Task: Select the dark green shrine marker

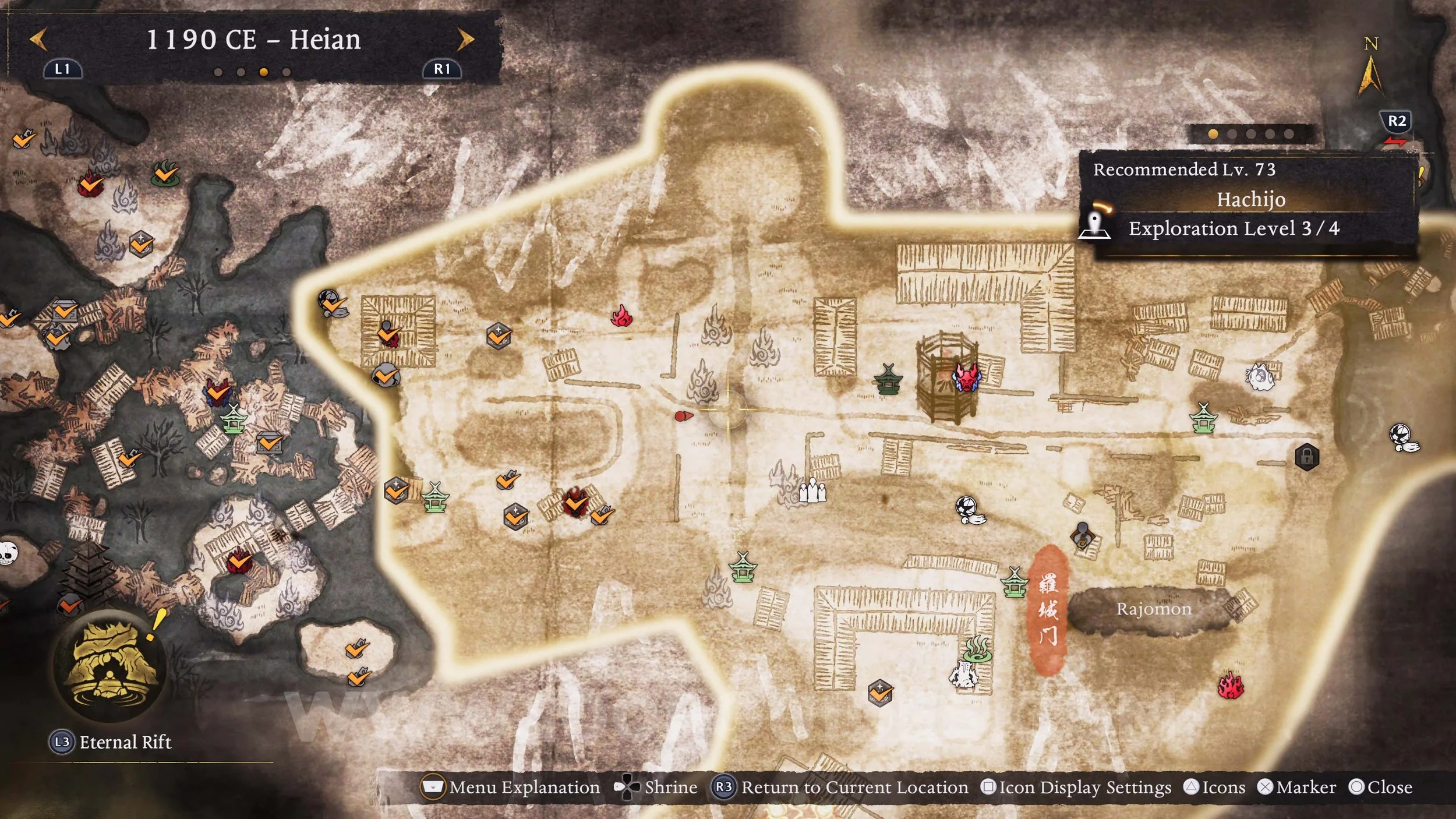Action: pyautogui.click(x=888, y=380)
